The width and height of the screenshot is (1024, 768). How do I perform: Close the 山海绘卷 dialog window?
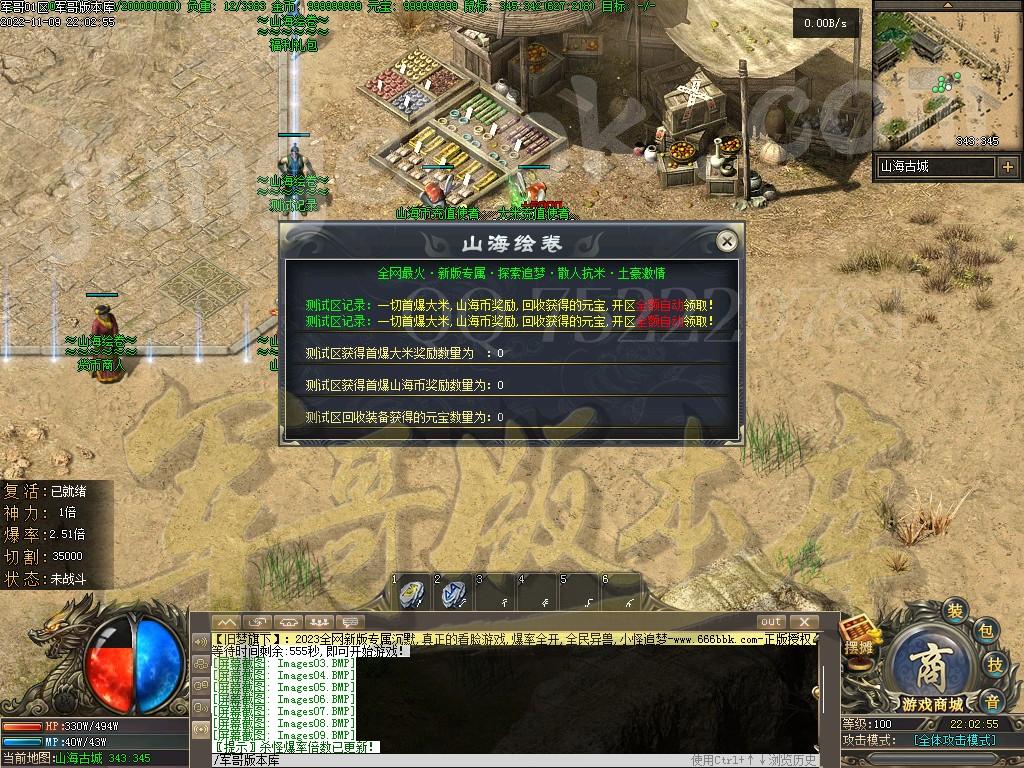point(727,241)
